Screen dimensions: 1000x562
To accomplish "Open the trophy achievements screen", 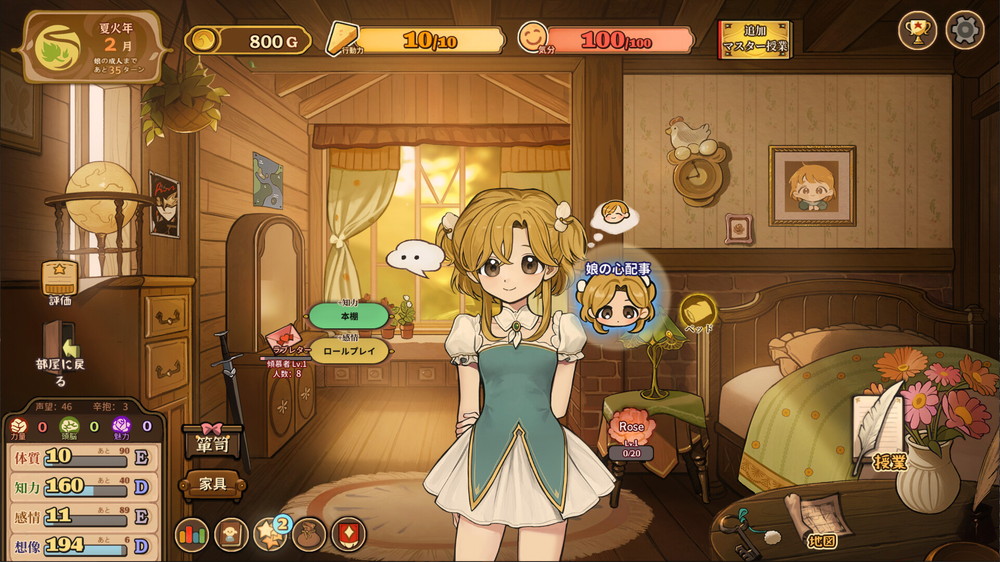I will (917, 30).
